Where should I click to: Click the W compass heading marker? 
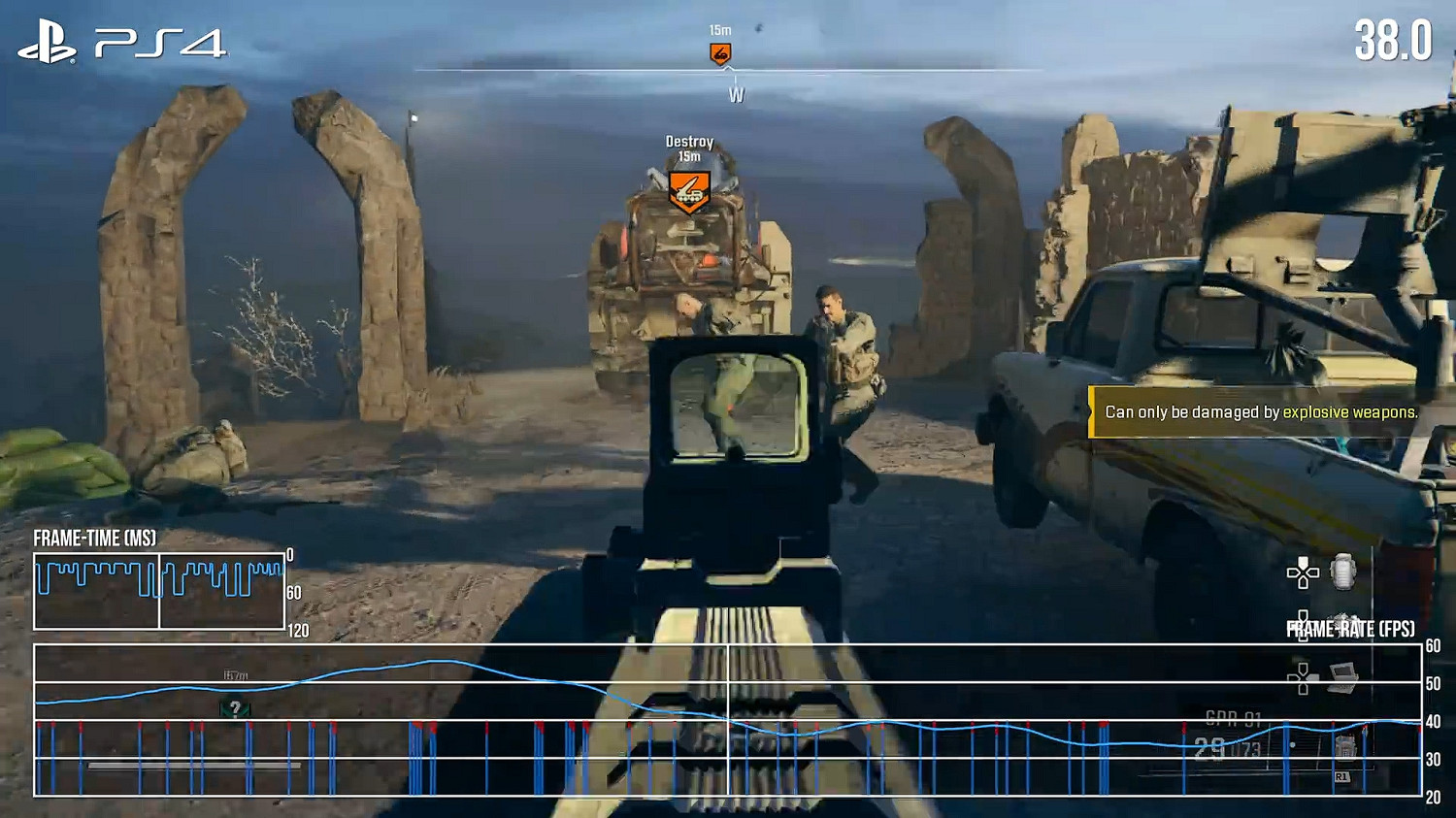(x=735, y=95)
